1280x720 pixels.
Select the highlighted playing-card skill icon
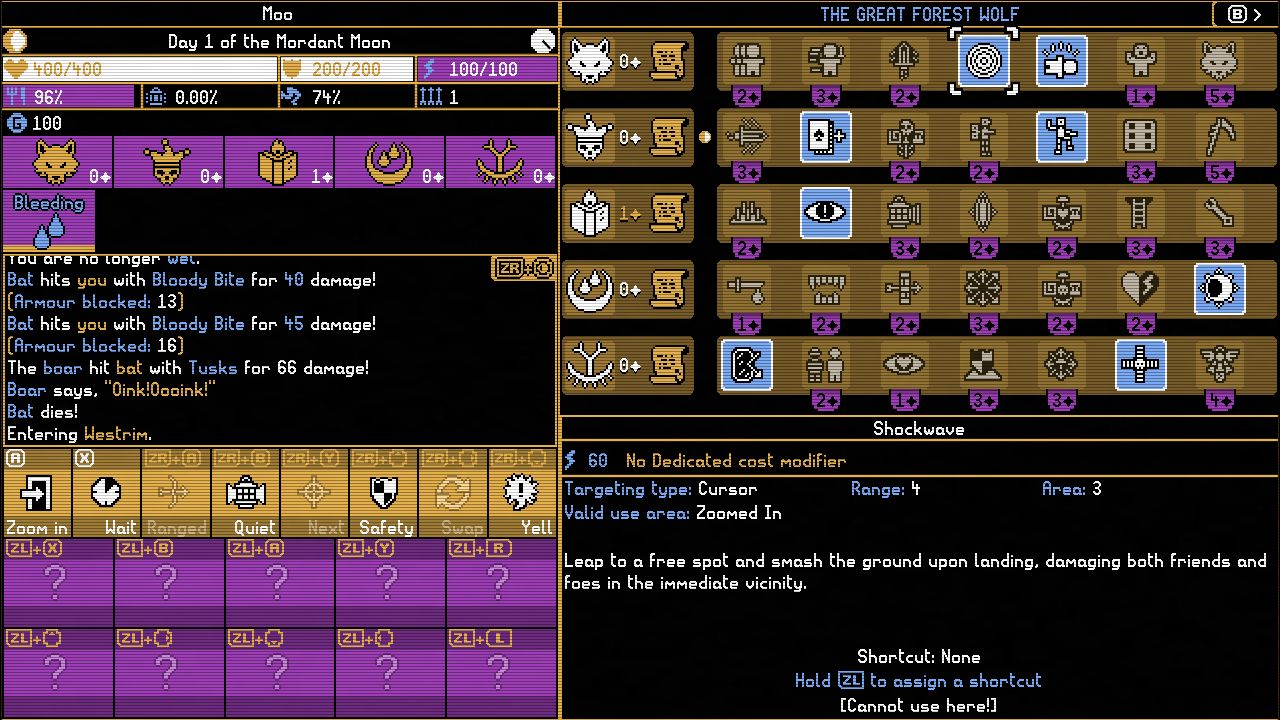click(x=826, y=137)
